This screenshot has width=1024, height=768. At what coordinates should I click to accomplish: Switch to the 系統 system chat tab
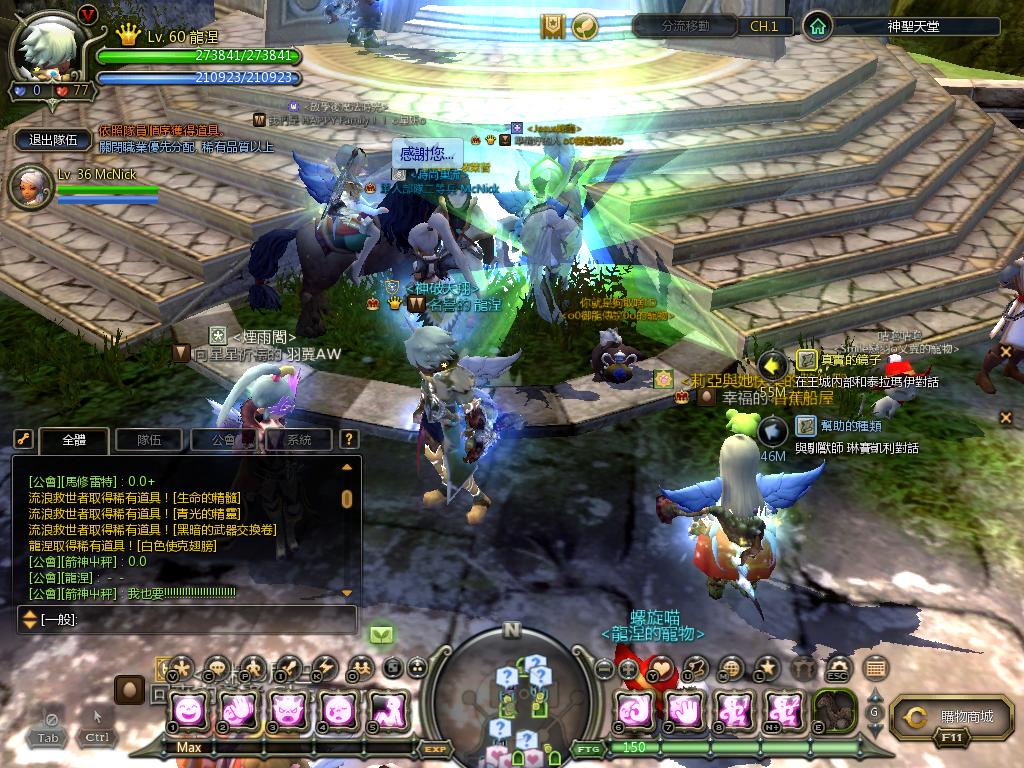point(298,439)
